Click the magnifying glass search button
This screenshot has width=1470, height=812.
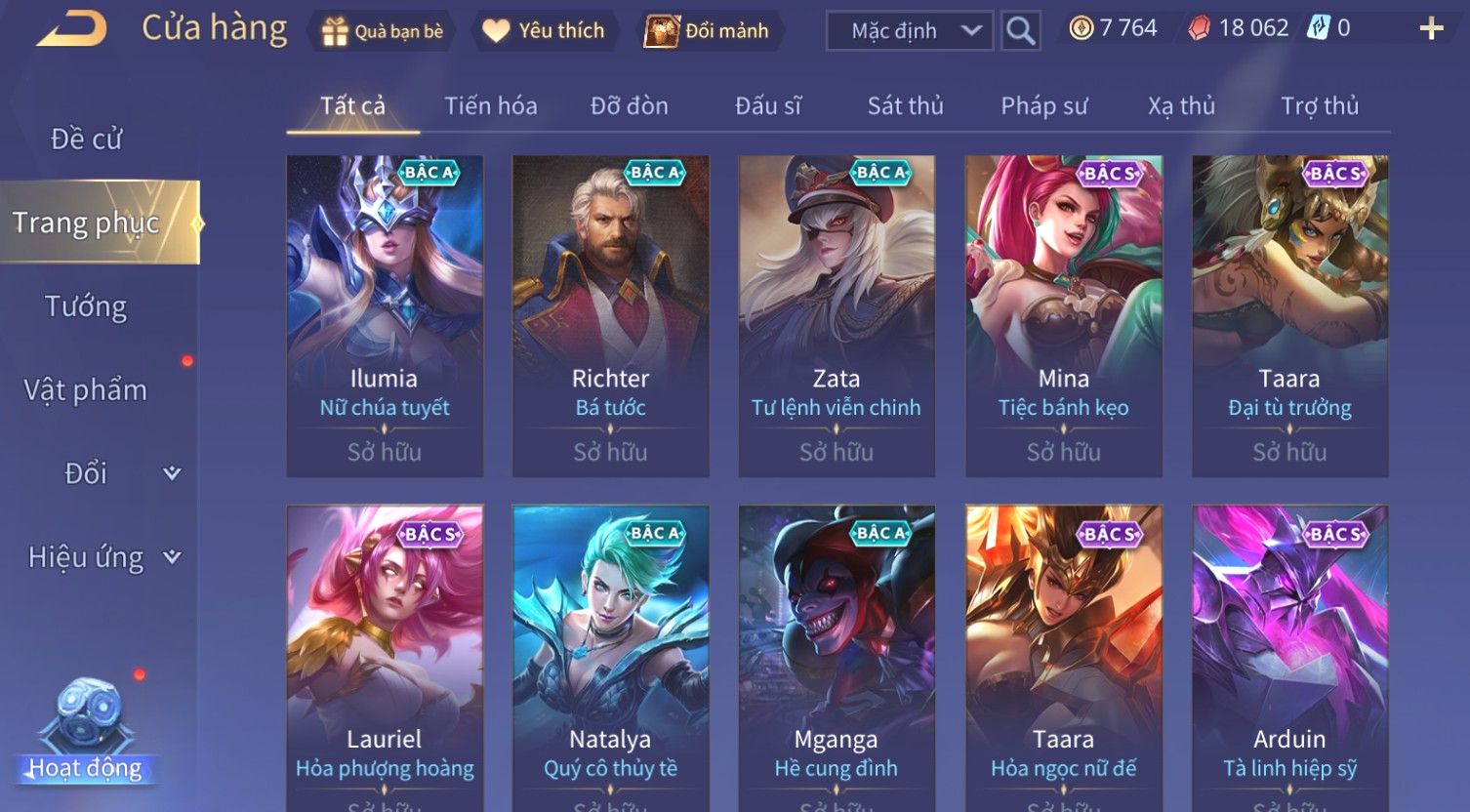1020,31
